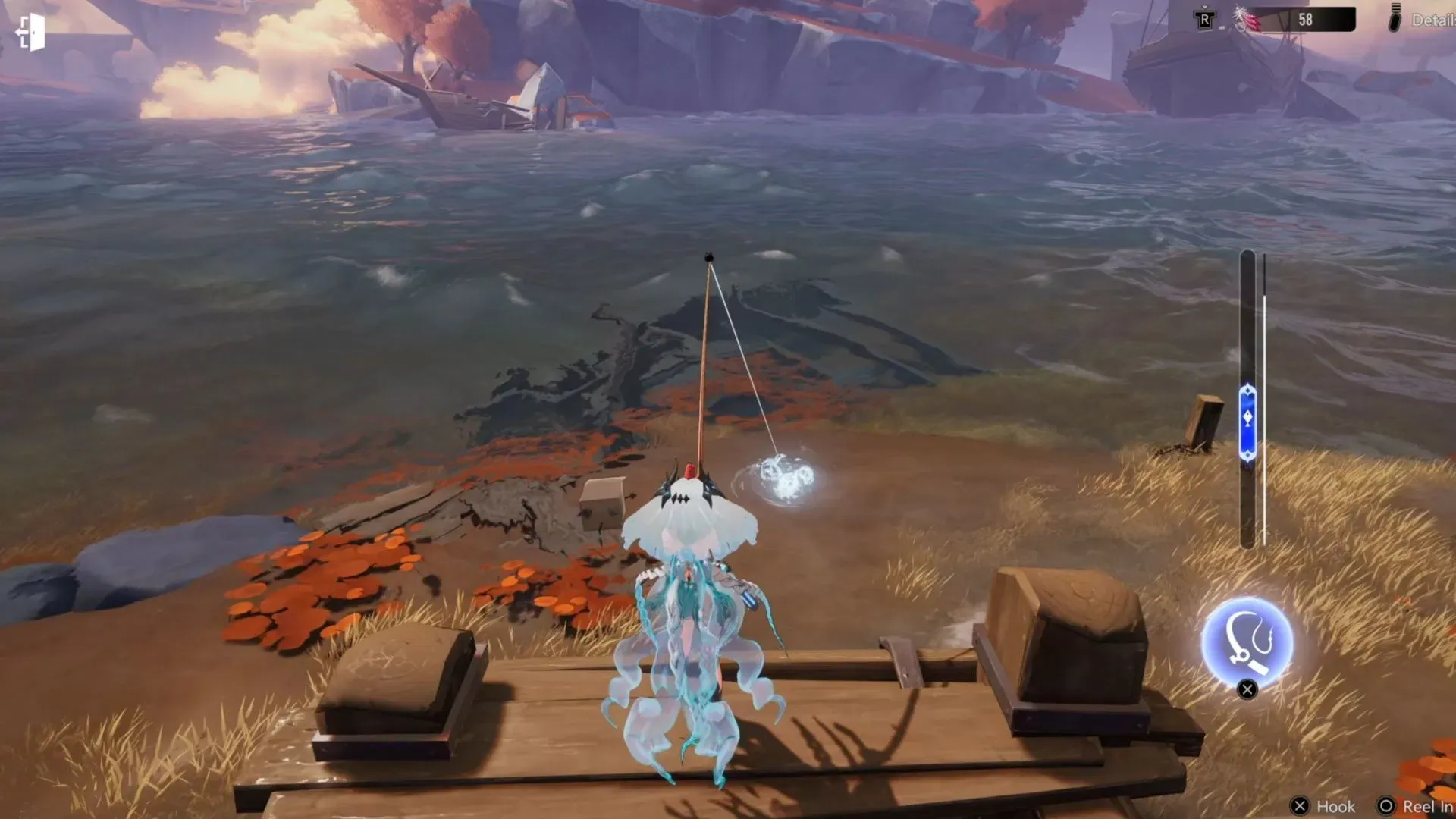
Task: Toggle the lure equipped with the R prompt
Action: (1204, 20)
